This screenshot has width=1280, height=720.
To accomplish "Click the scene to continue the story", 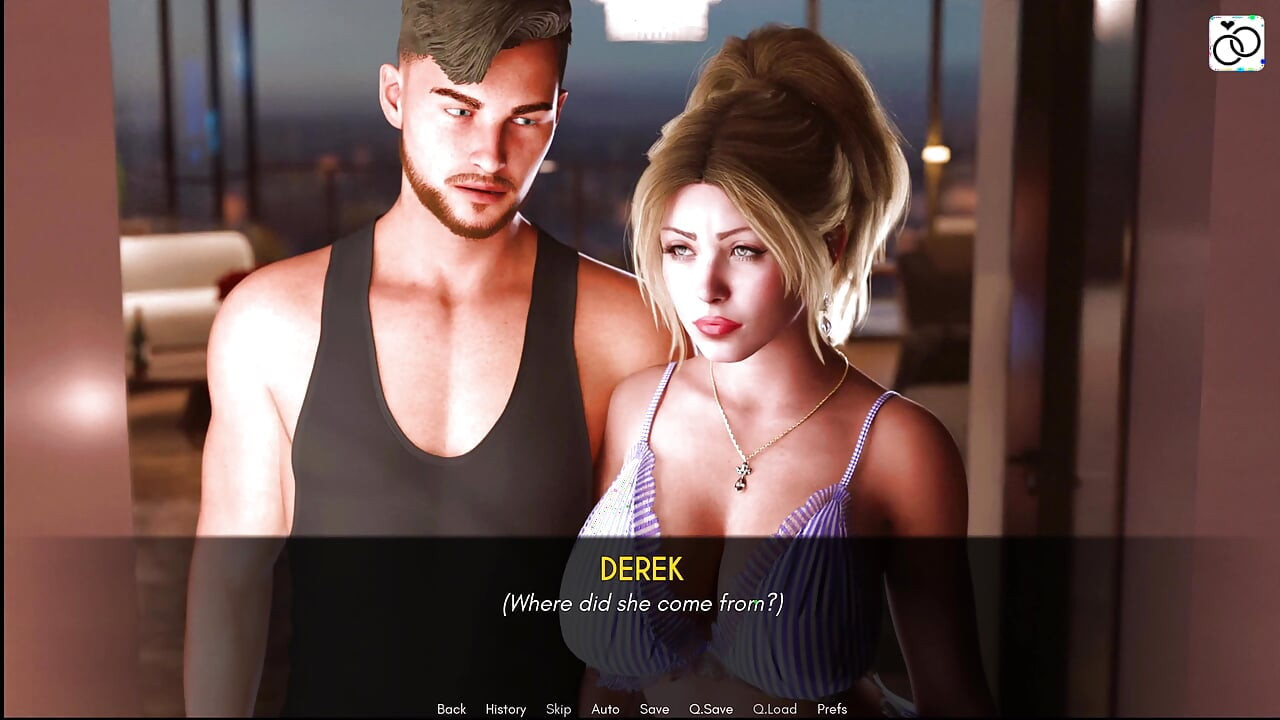I will click(640, 300).
